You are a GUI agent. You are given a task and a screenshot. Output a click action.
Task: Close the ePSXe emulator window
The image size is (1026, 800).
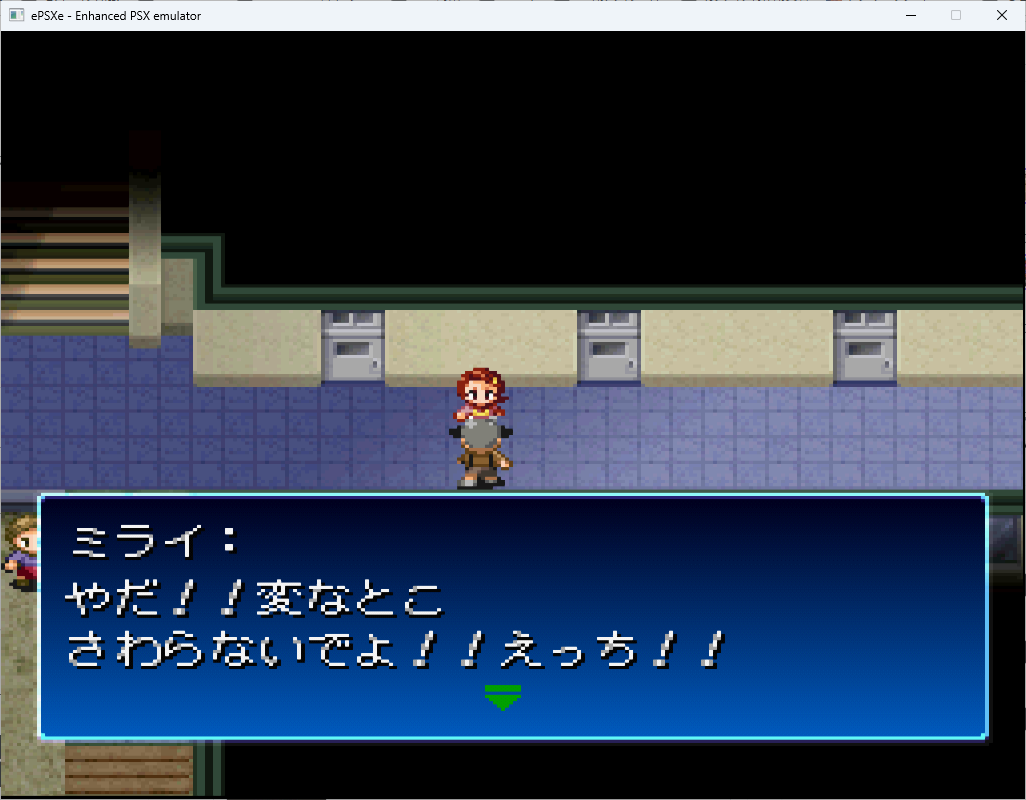(x=1002, y=15)
